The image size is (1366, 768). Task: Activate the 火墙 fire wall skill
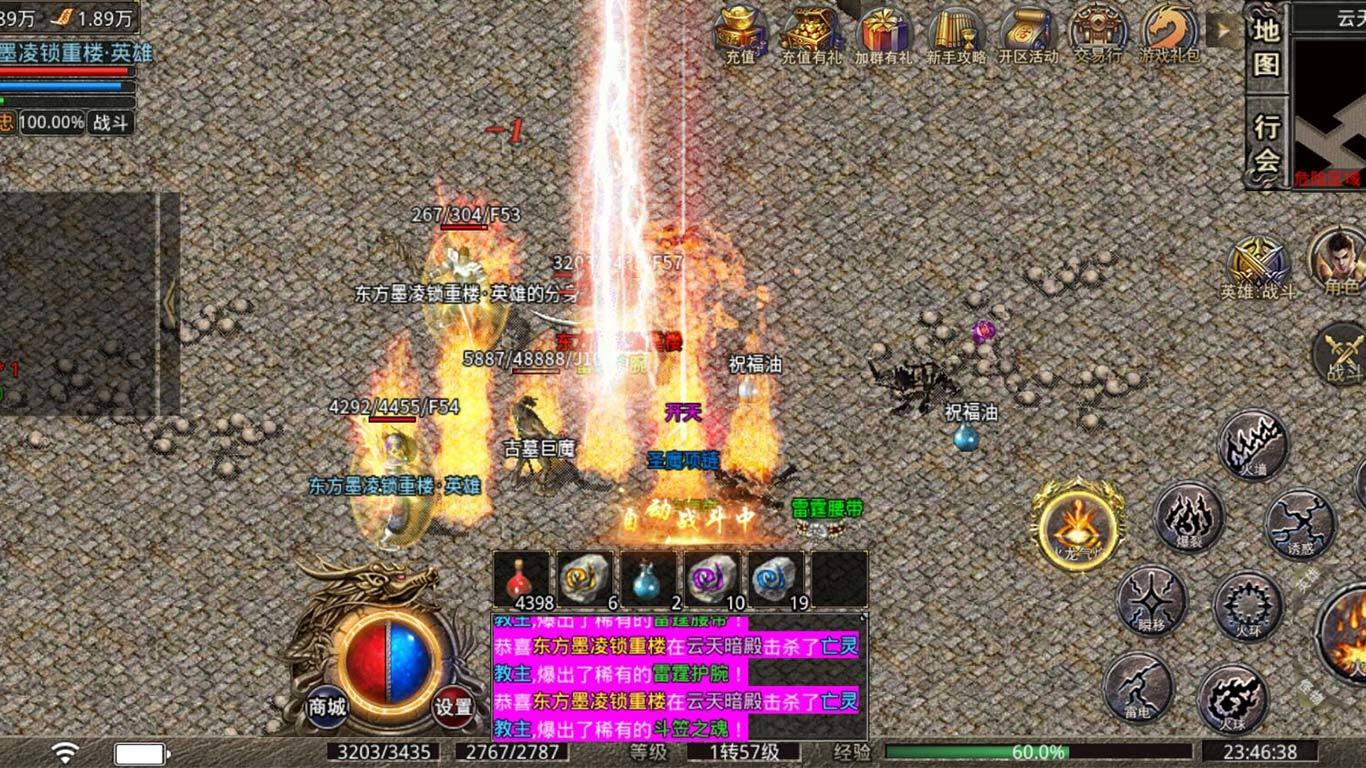(1253, 443)
